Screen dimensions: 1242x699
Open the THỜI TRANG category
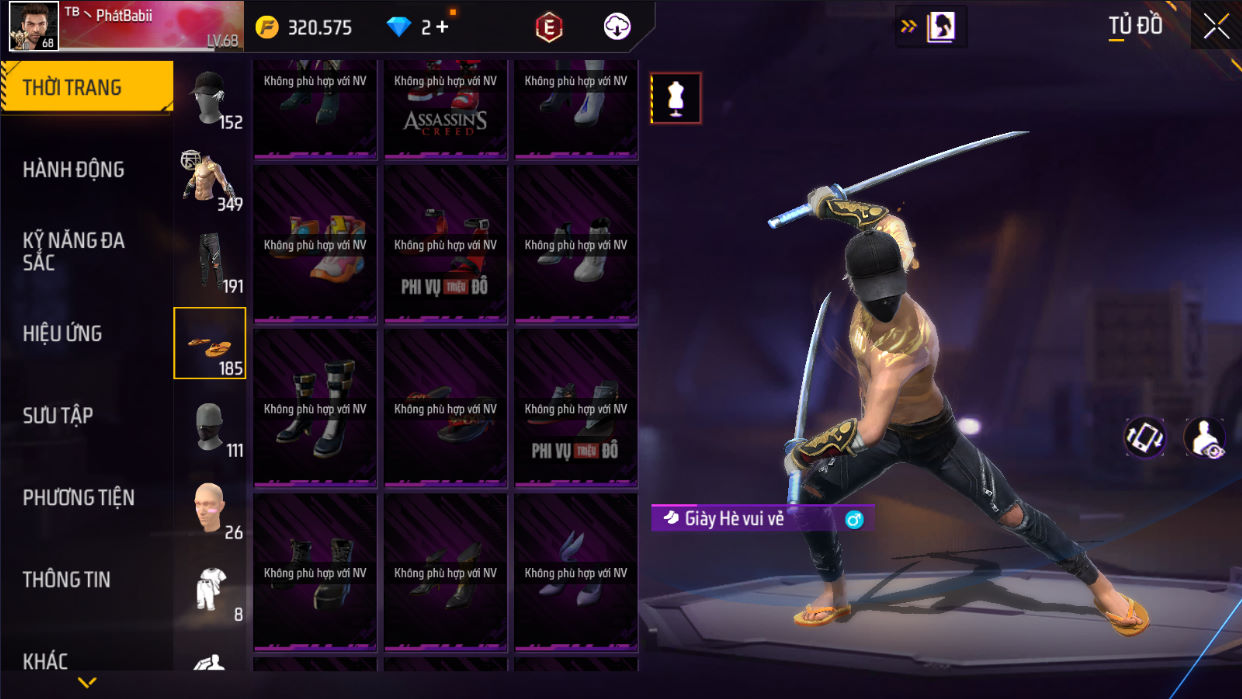86,88
